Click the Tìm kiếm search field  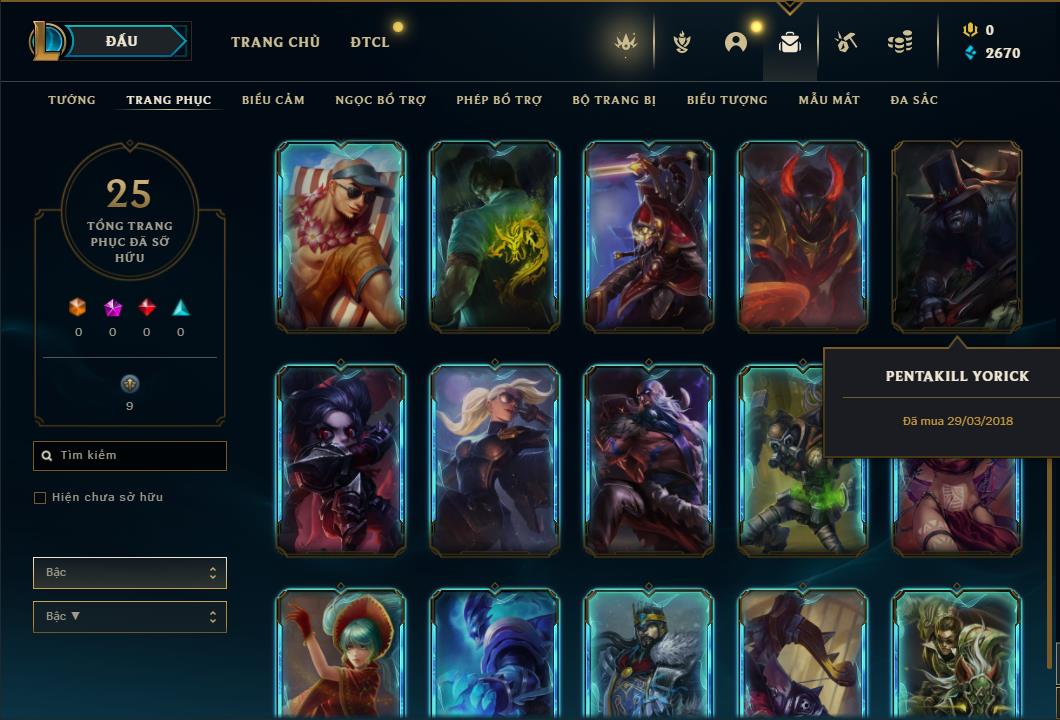click(130, 456)
